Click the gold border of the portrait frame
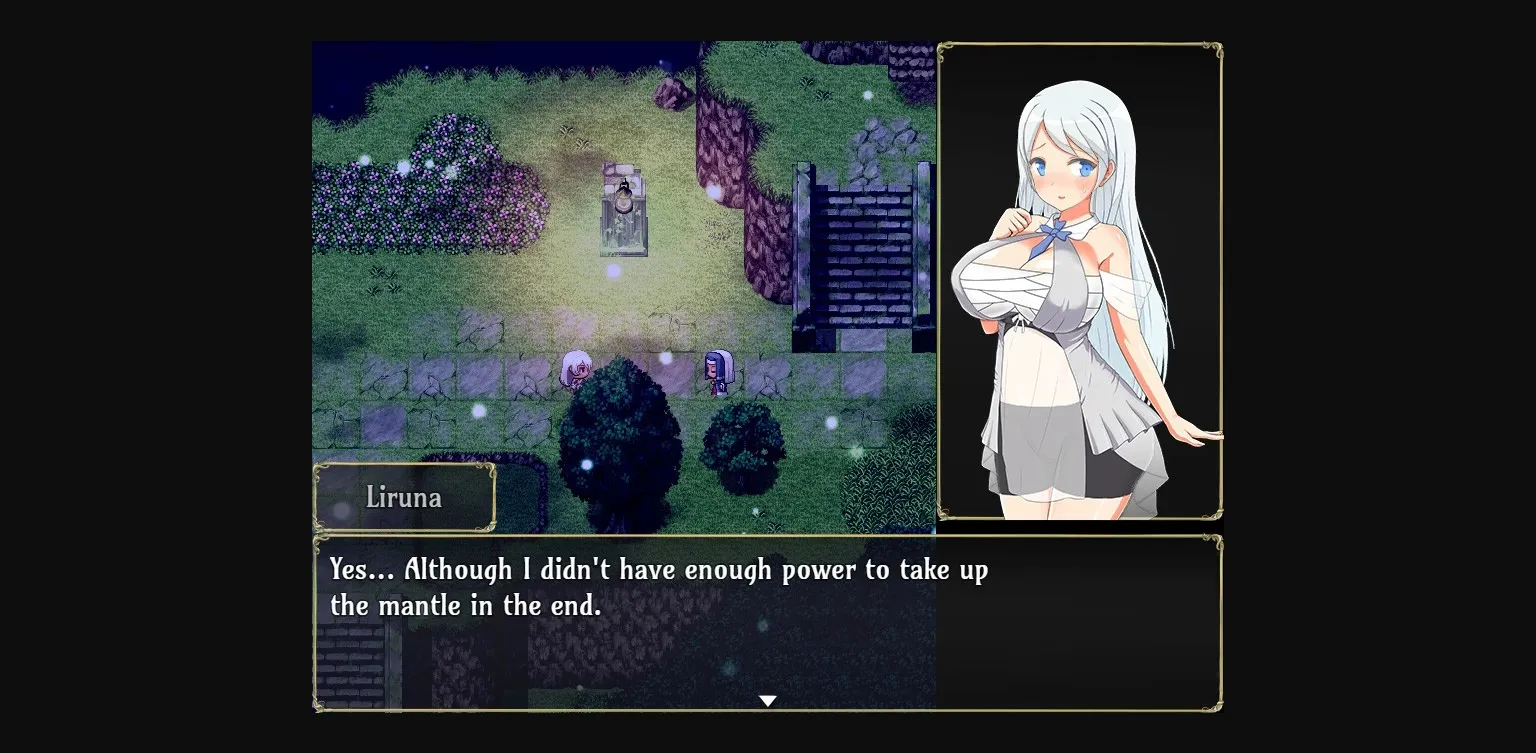 [1080, 45]
